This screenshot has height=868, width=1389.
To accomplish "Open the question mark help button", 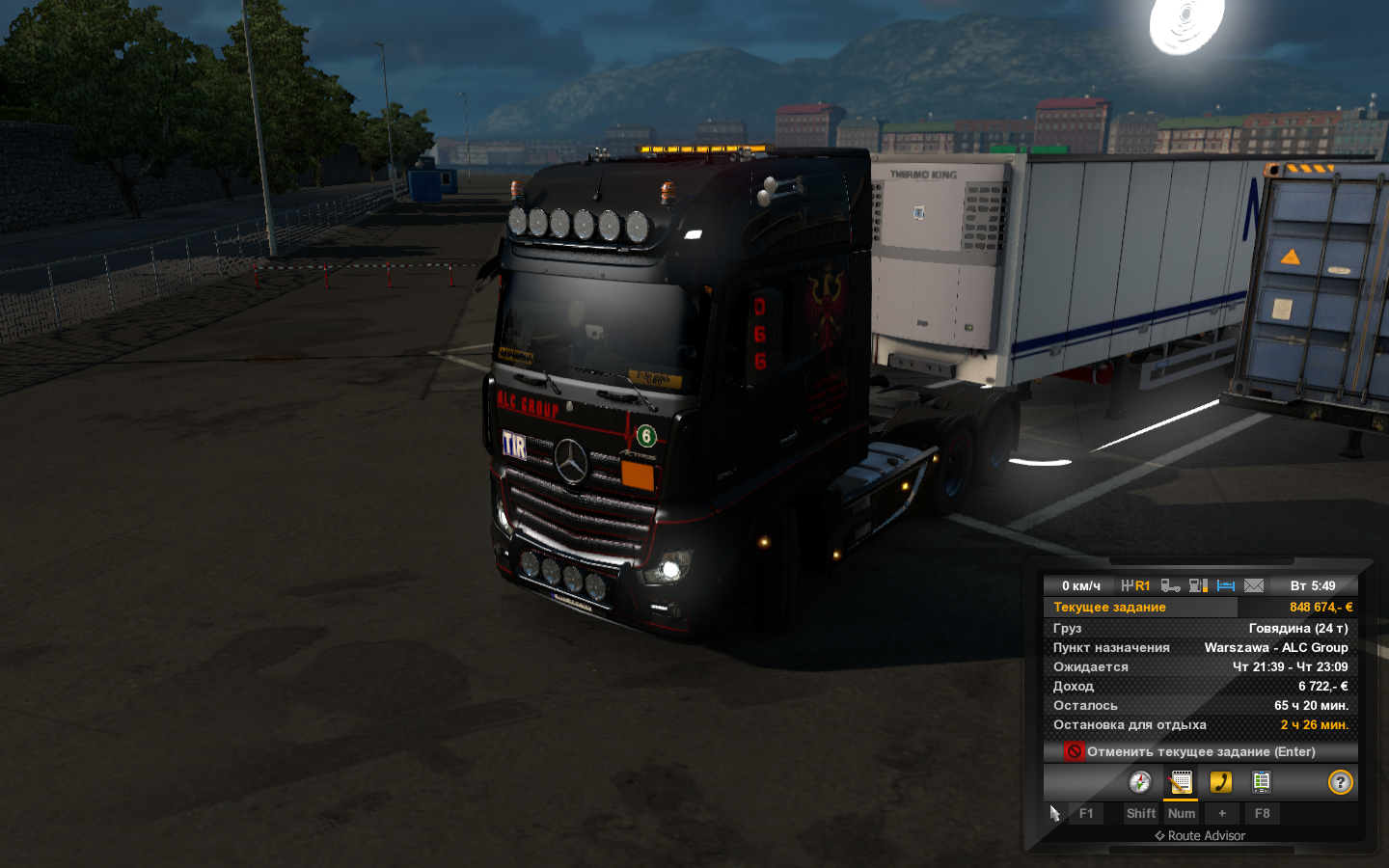I will coord(1341,782).
